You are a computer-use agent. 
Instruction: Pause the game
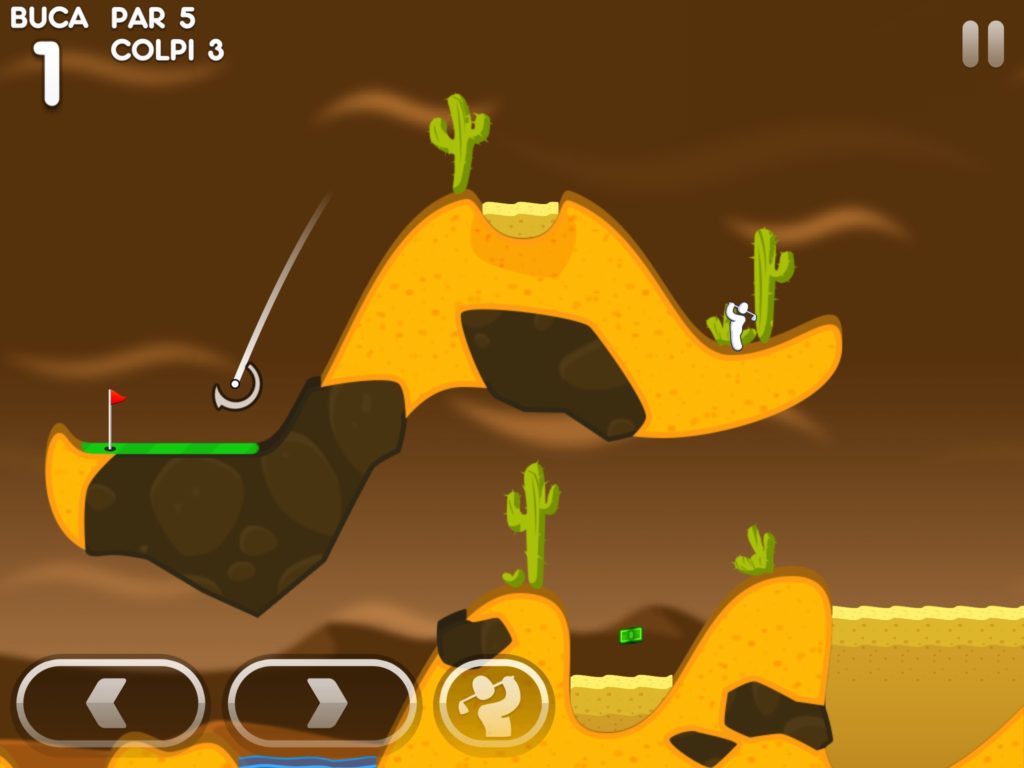(982, 45)
